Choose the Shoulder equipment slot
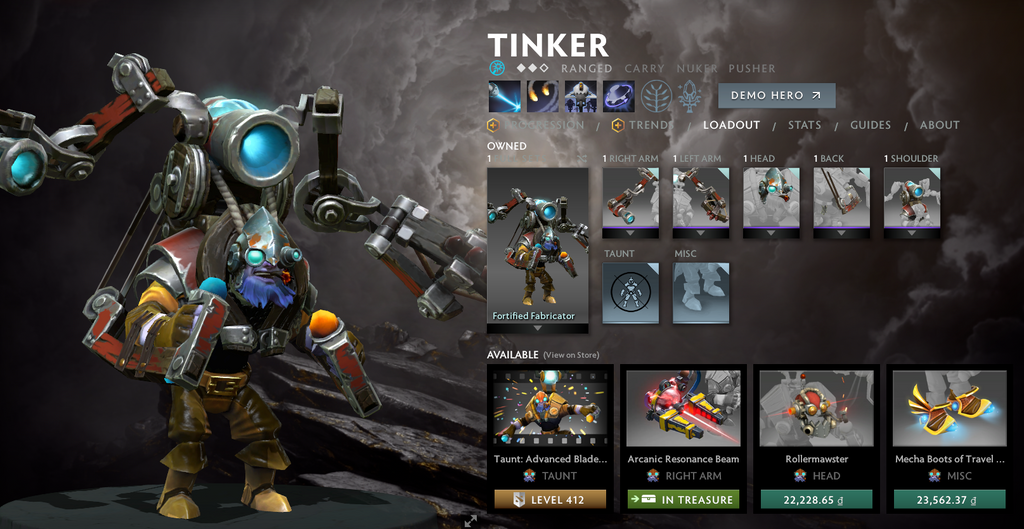This screenshot has height=529, width=1024. pos(912,201)
